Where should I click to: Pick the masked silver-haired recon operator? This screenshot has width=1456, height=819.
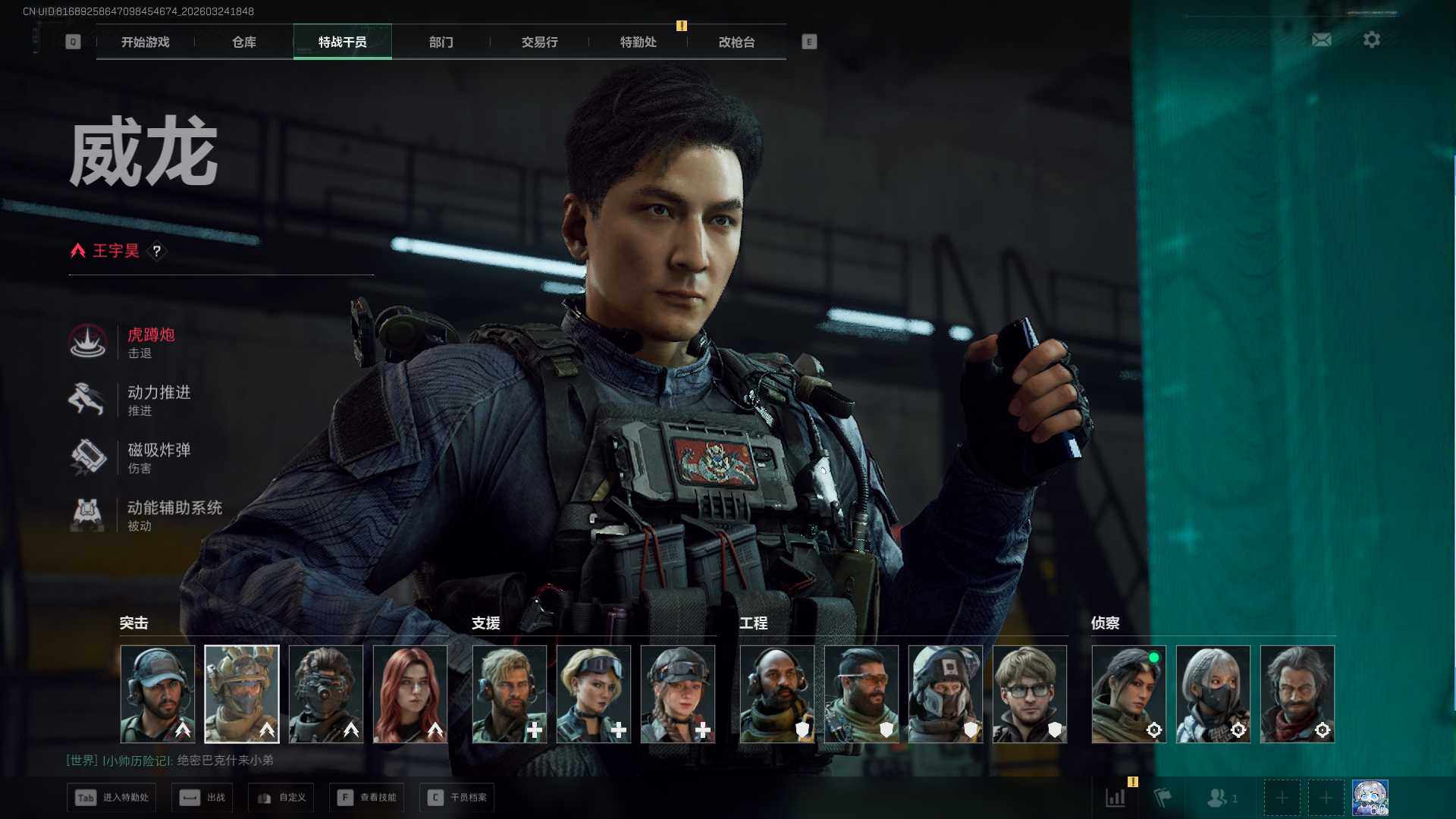pos(1213,694)
